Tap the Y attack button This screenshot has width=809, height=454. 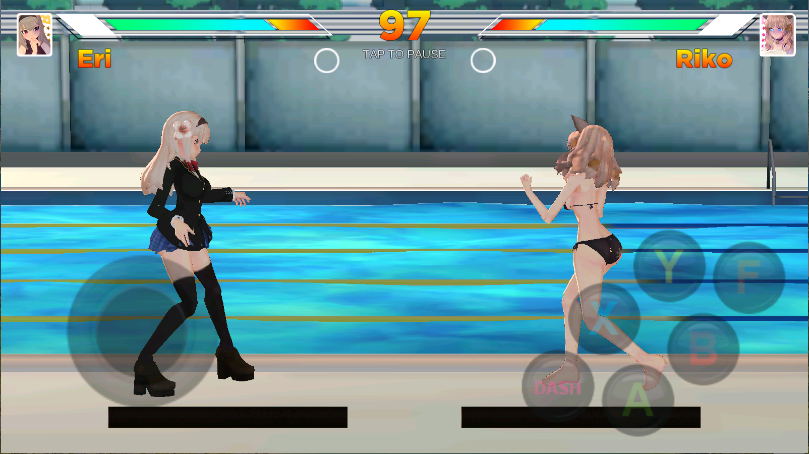(x=668, y=266)
